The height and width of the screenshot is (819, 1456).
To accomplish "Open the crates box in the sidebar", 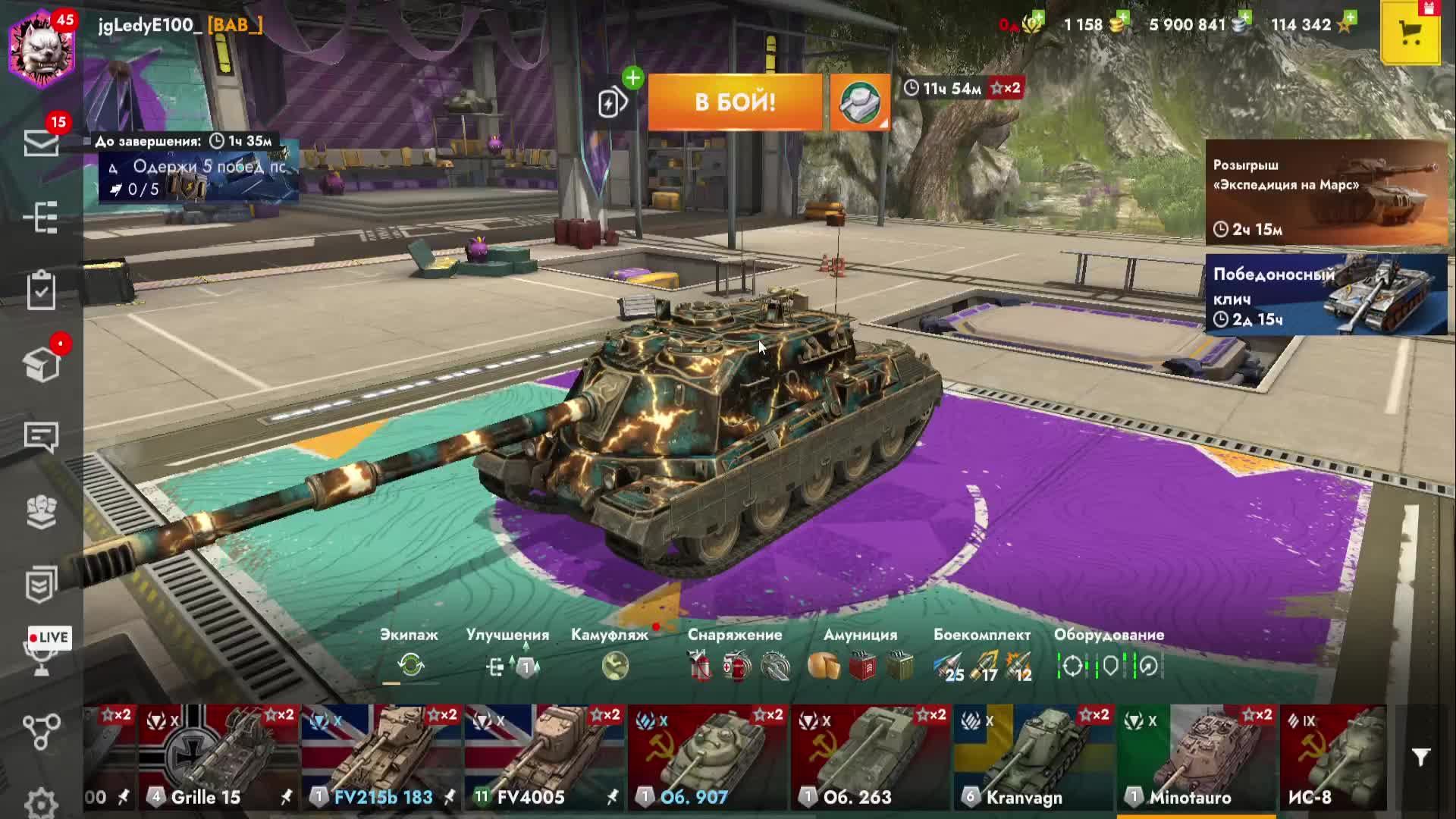I will [x=42, y=364].
